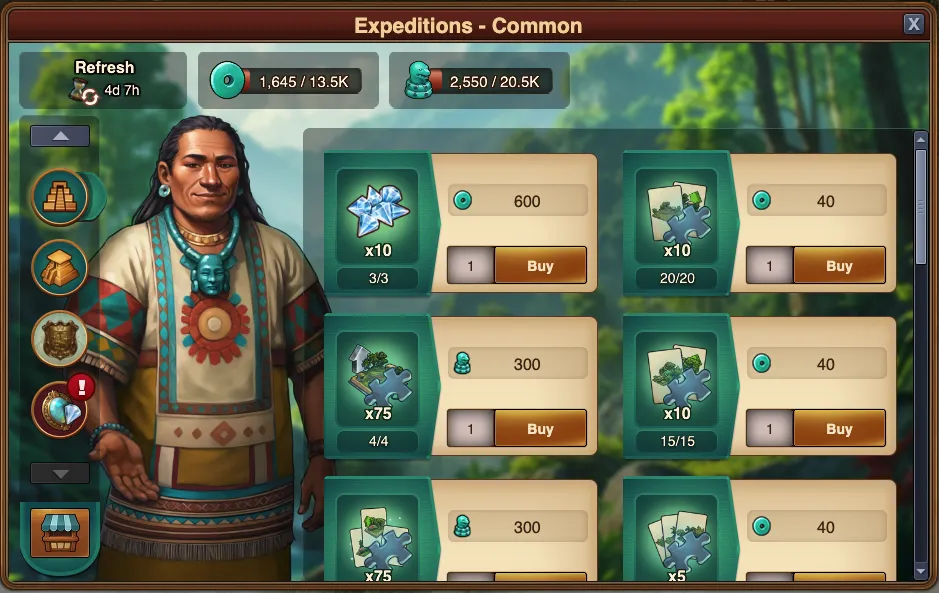This screenshot has width=939, height=593.
Task: Click the shop list's vertical scrollbar
Action: tap(921, 210)
